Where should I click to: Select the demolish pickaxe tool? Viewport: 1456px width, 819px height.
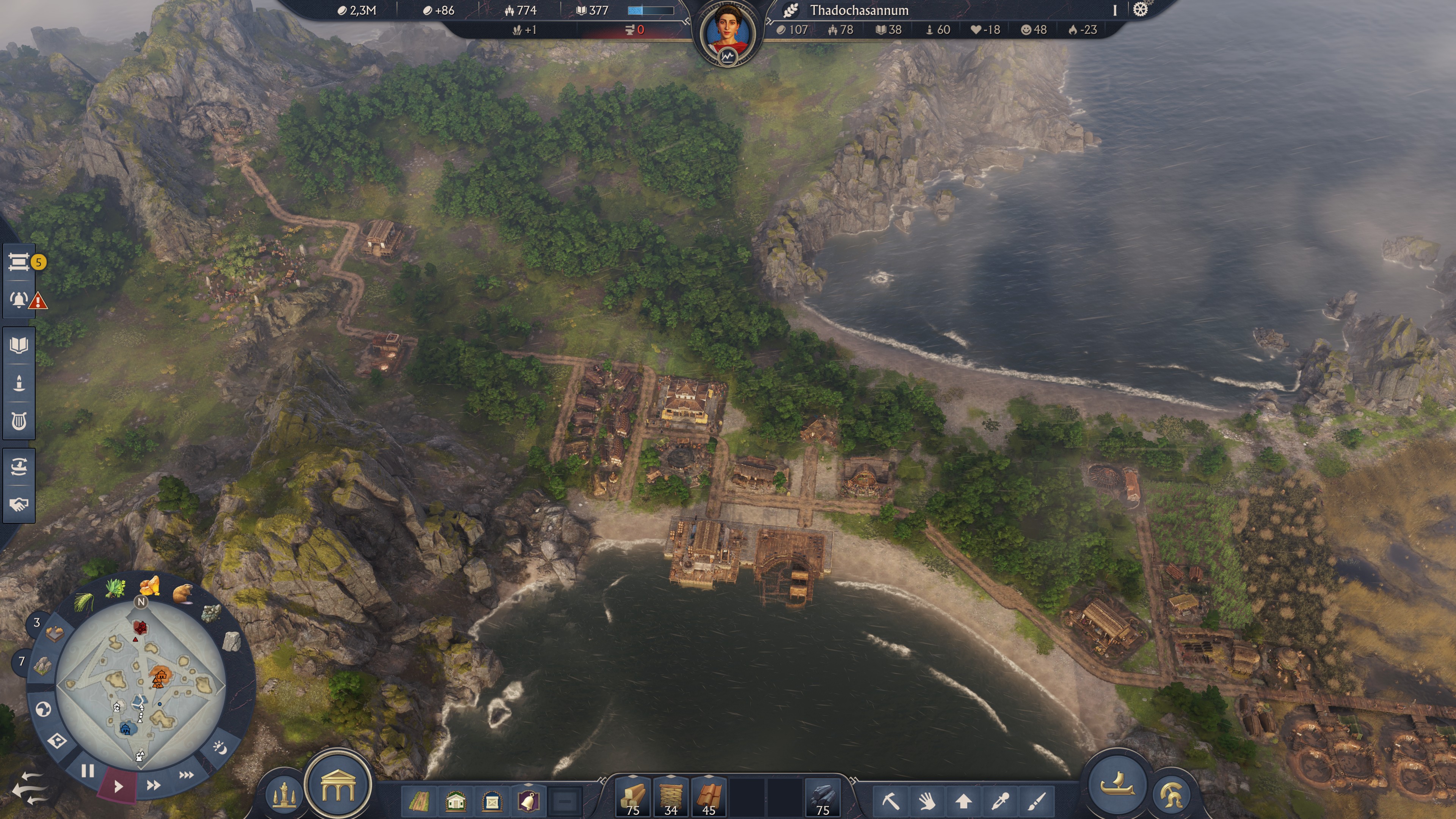pyautogui.click(x=892, y=803)
